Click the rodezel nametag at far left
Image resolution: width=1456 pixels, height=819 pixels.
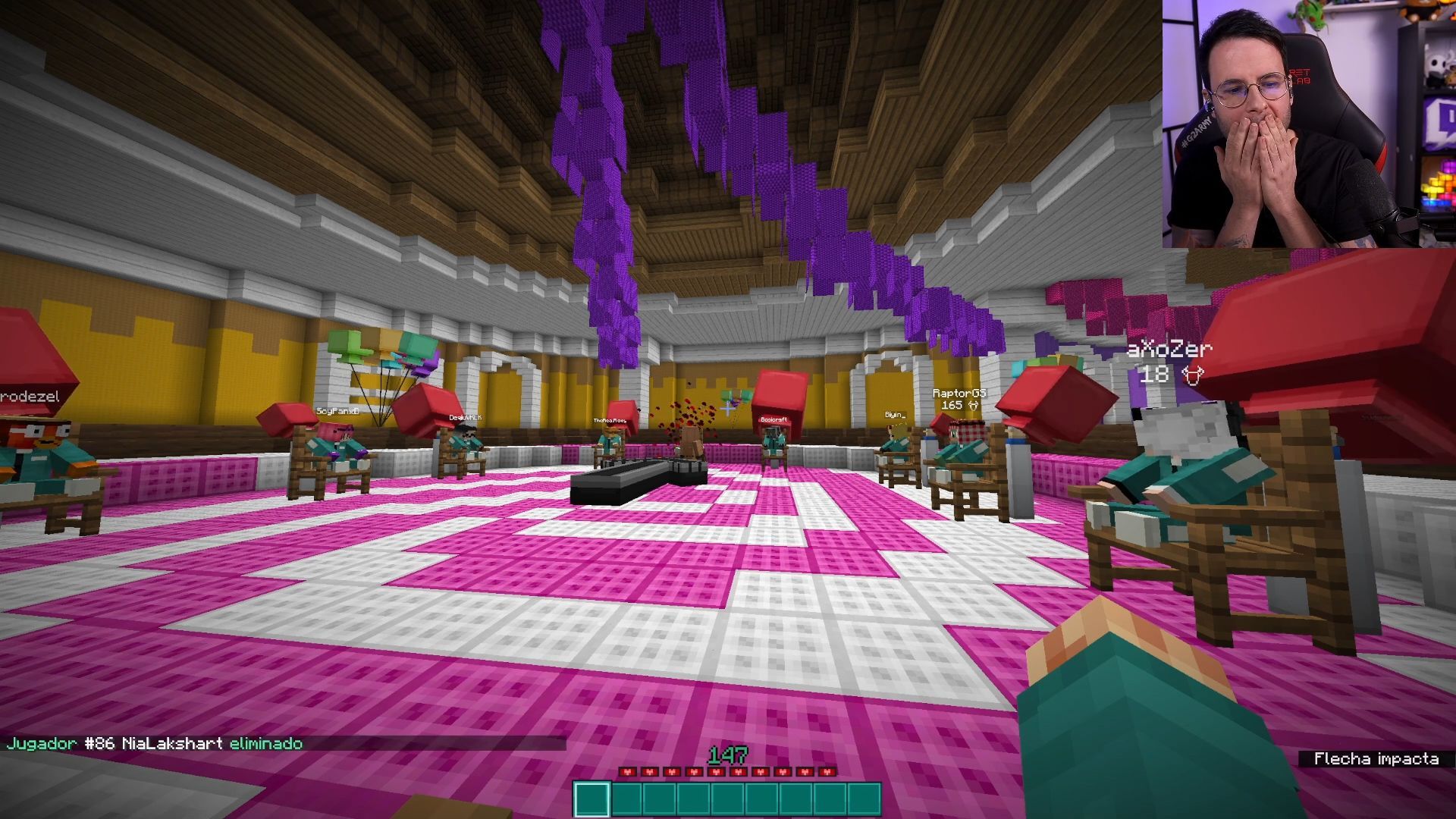coord(28,394)
